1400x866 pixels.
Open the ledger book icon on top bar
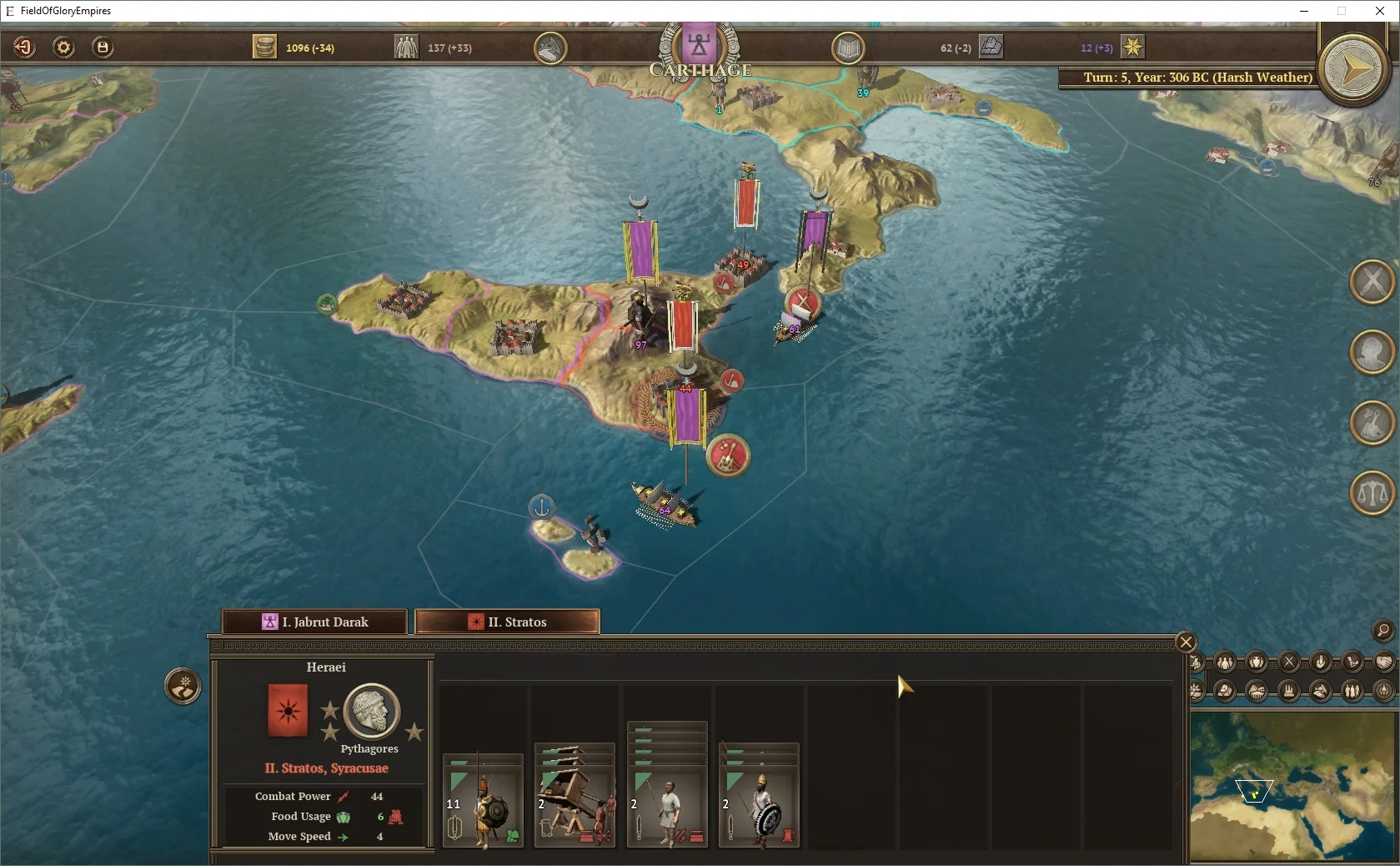[x=846, y=48]
